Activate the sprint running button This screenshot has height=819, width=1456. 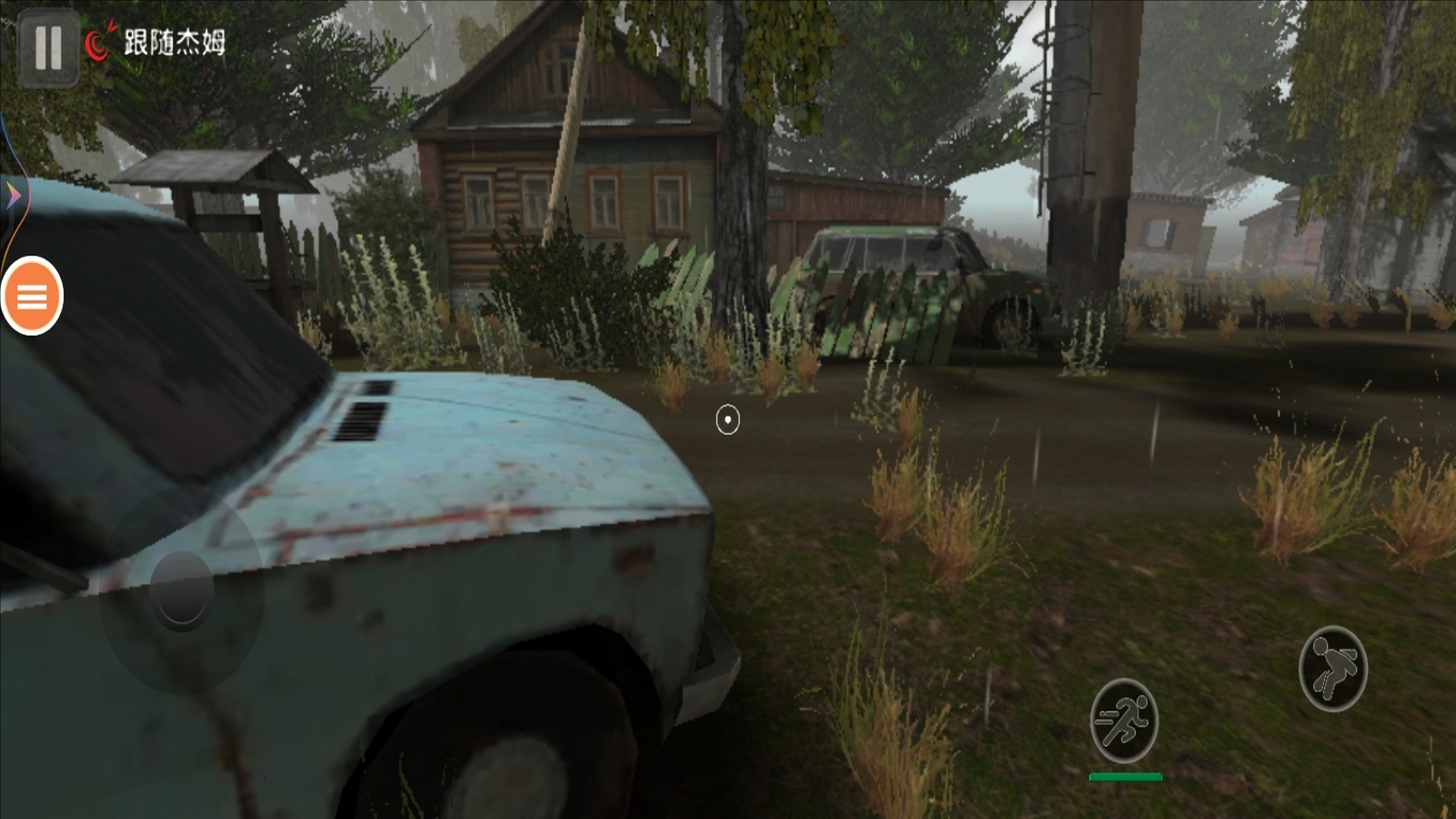(1124, 721)
